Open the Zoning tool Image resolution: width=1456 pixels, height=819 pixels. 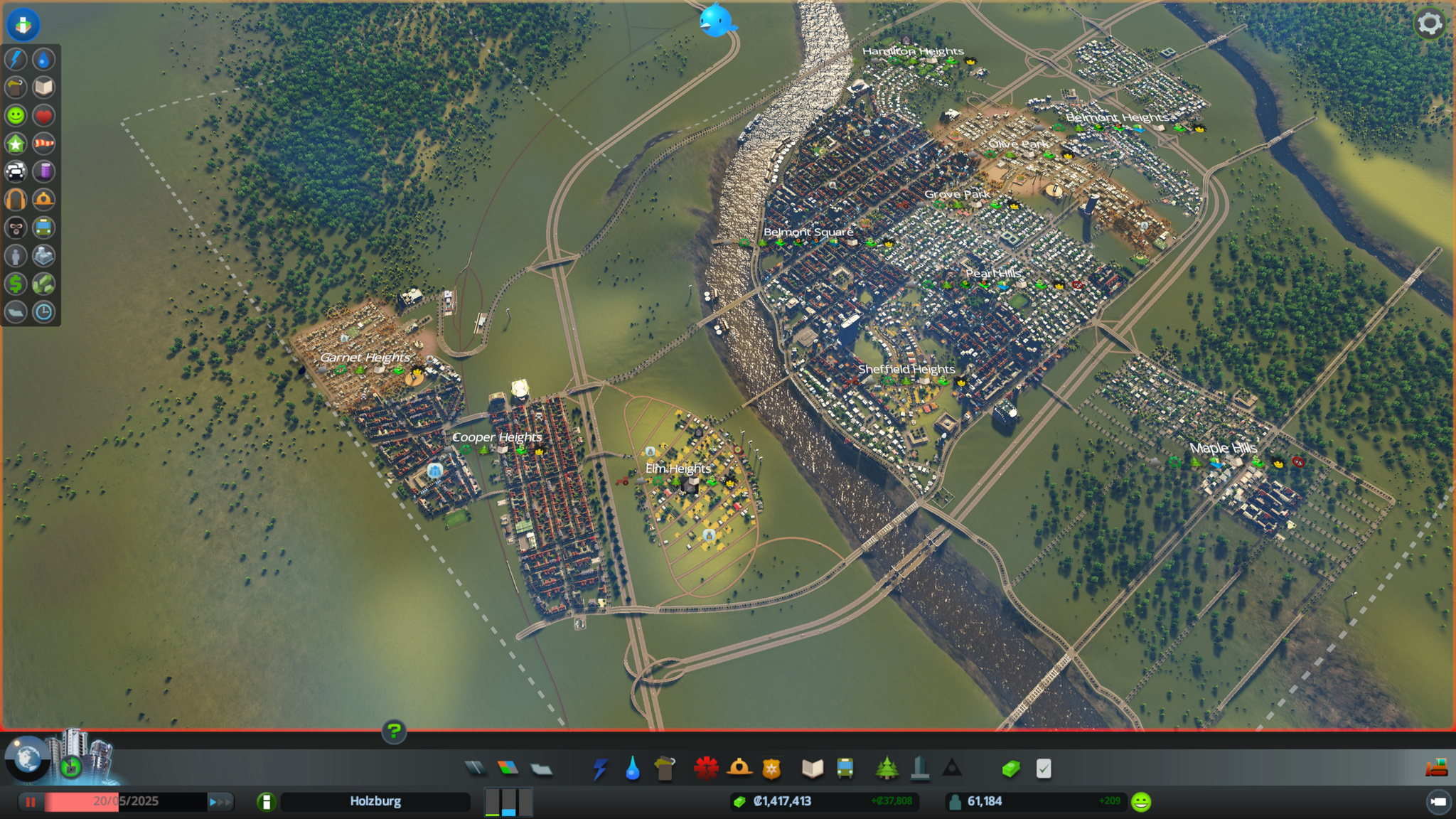(508, 768)
